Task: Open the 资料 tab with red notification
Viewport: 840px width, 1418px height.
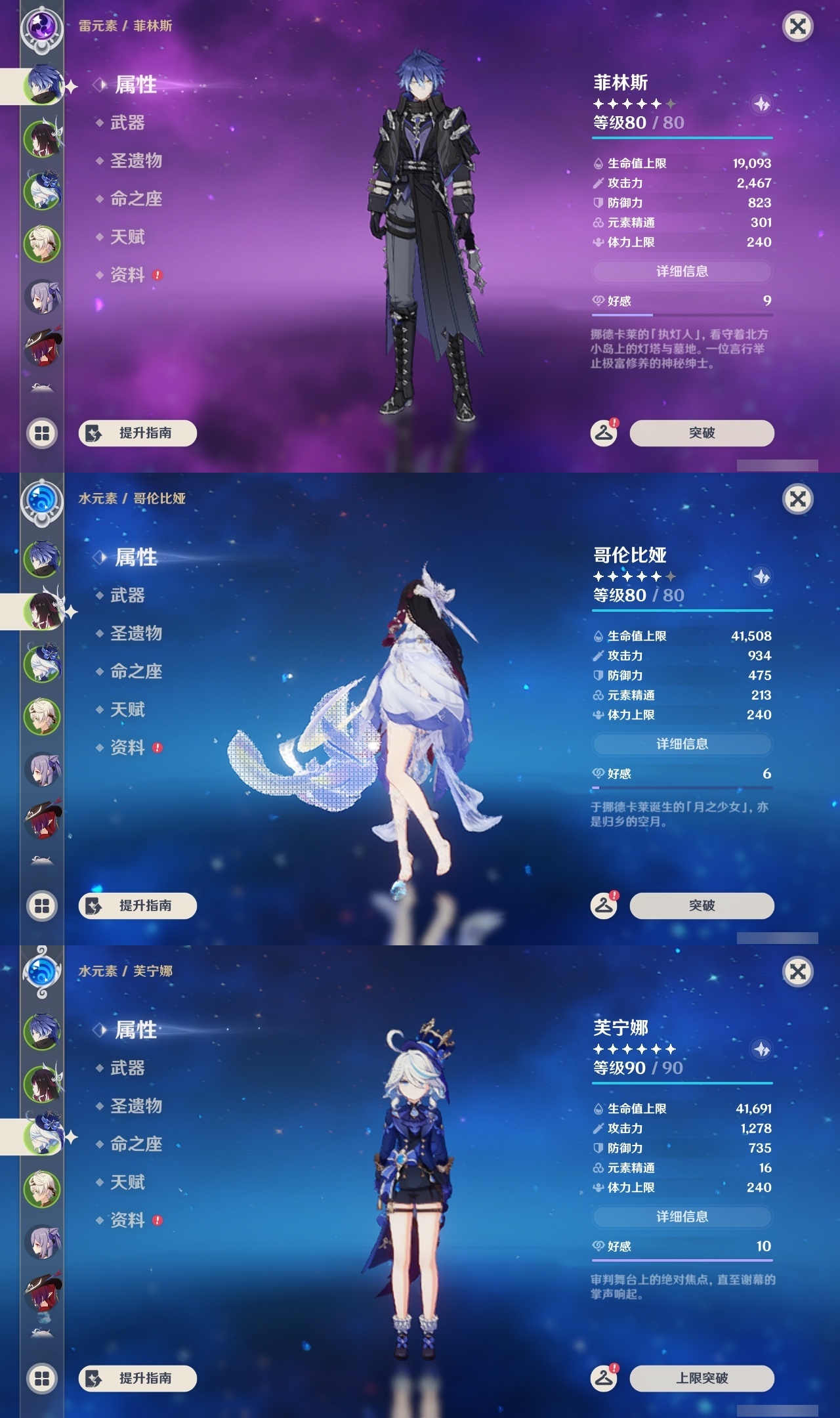Action: [125, 276]
